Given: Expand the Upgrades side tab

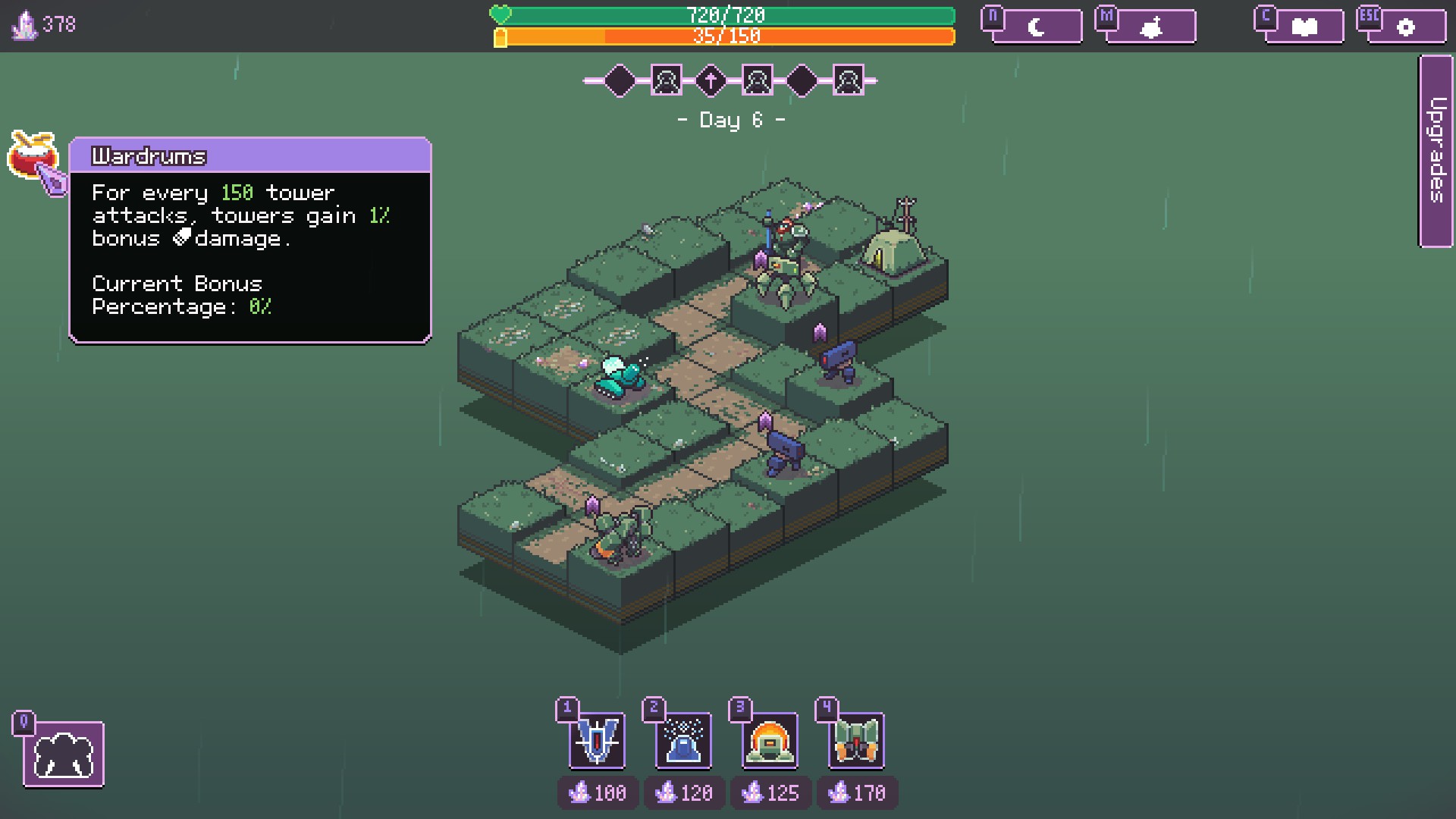Looking at the screenshot, I should pyautogui.click(x=1436, y=150).
